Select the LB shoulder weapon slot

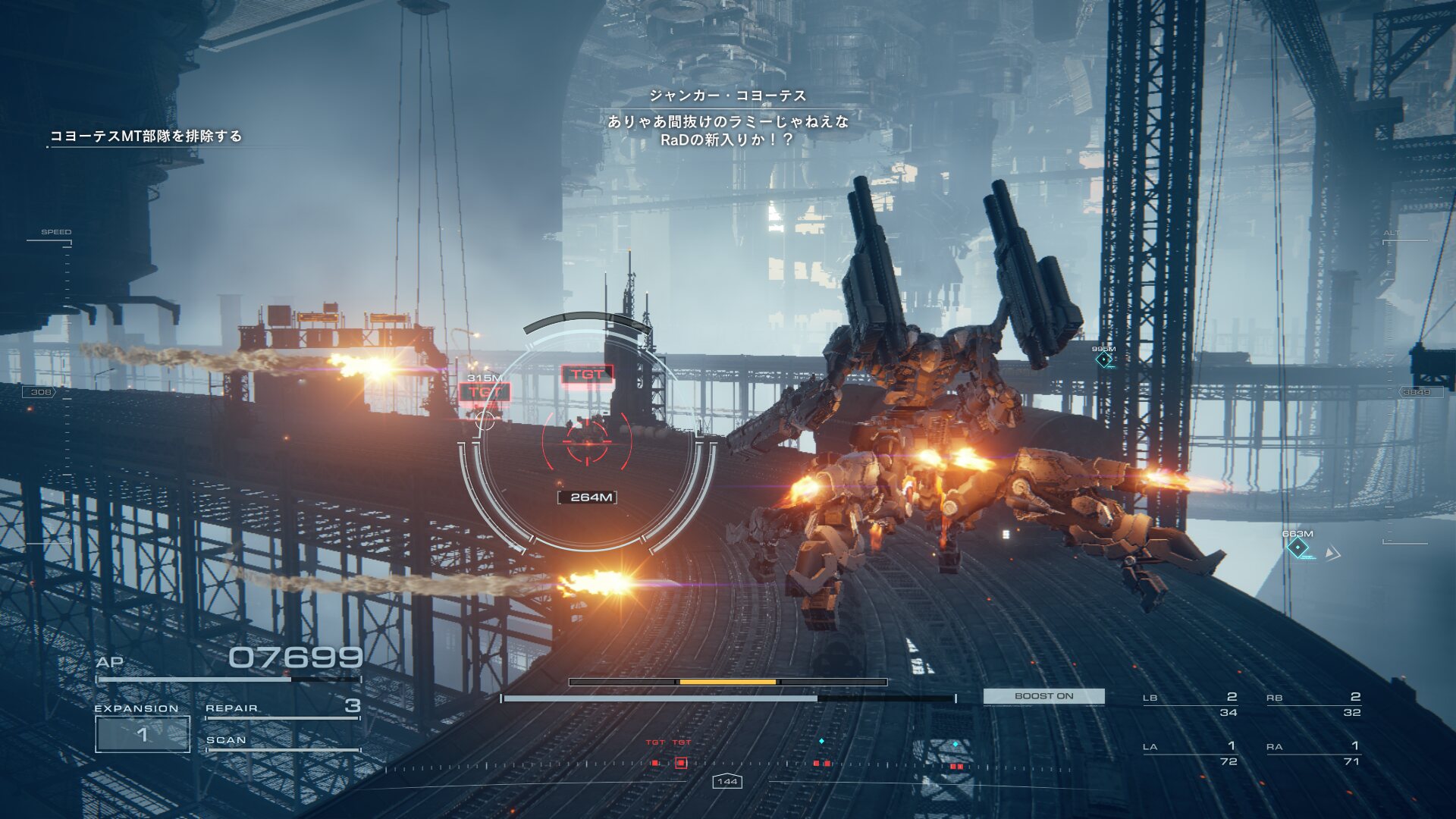tap(1190, 704)
